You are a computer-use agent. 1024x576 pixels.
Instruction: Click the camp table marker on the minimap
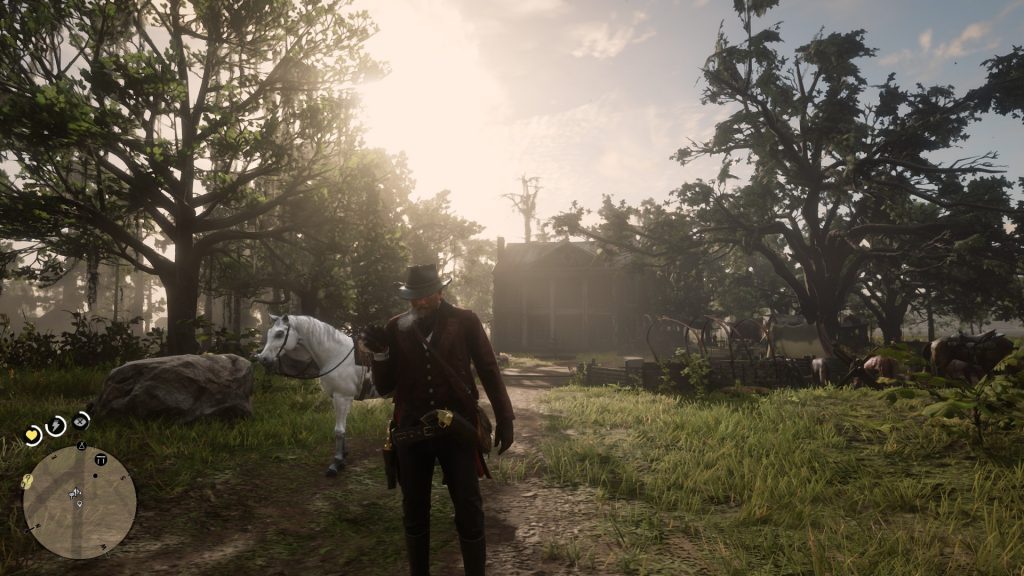pos(101,458)
